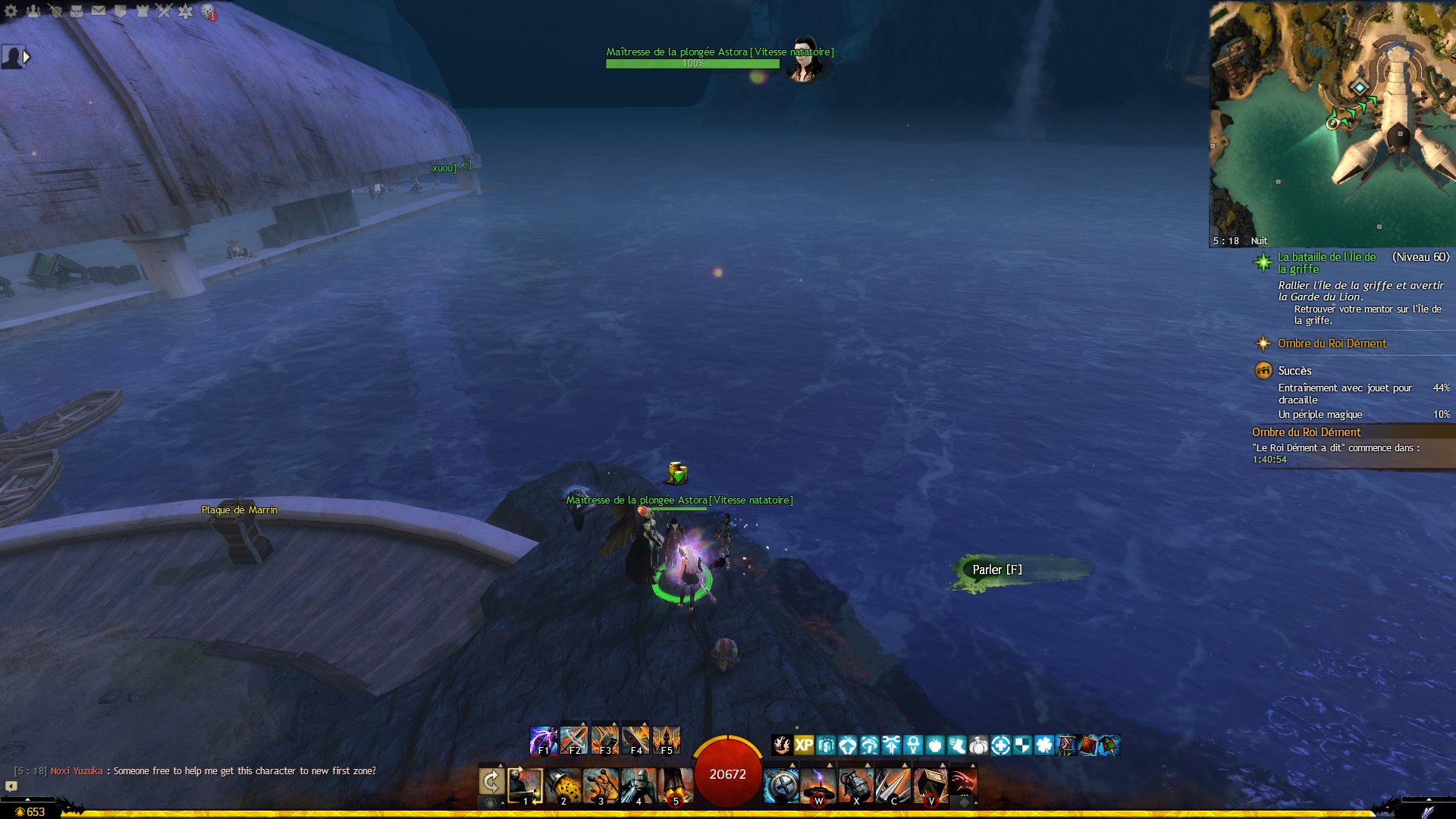Select the La bataille de l'île de la griffe quest
The width and height of the screenshot is (1456, 819).
(1326, 262)
